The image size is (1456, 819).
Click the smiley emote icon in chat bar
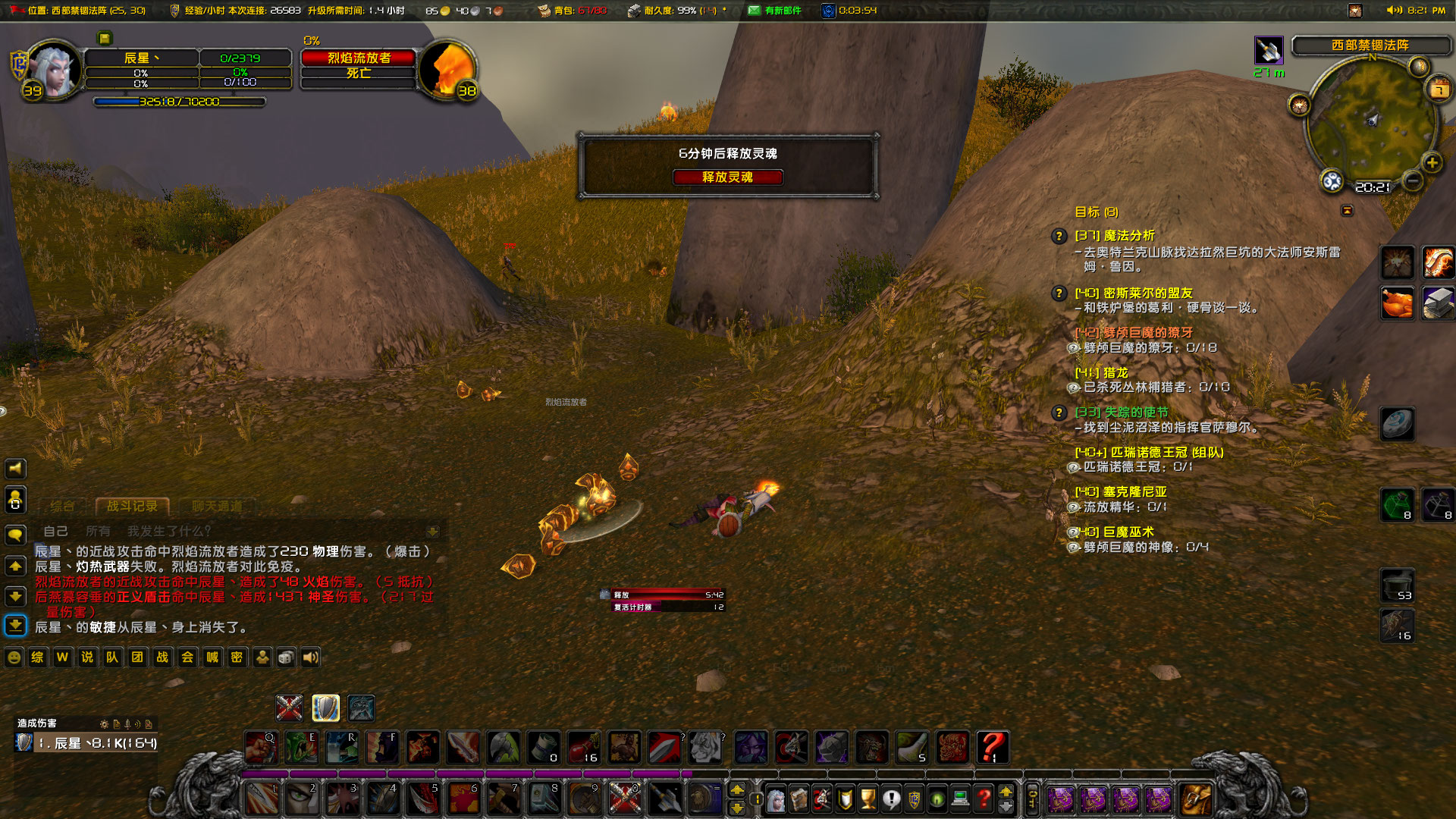coord(13,657)
